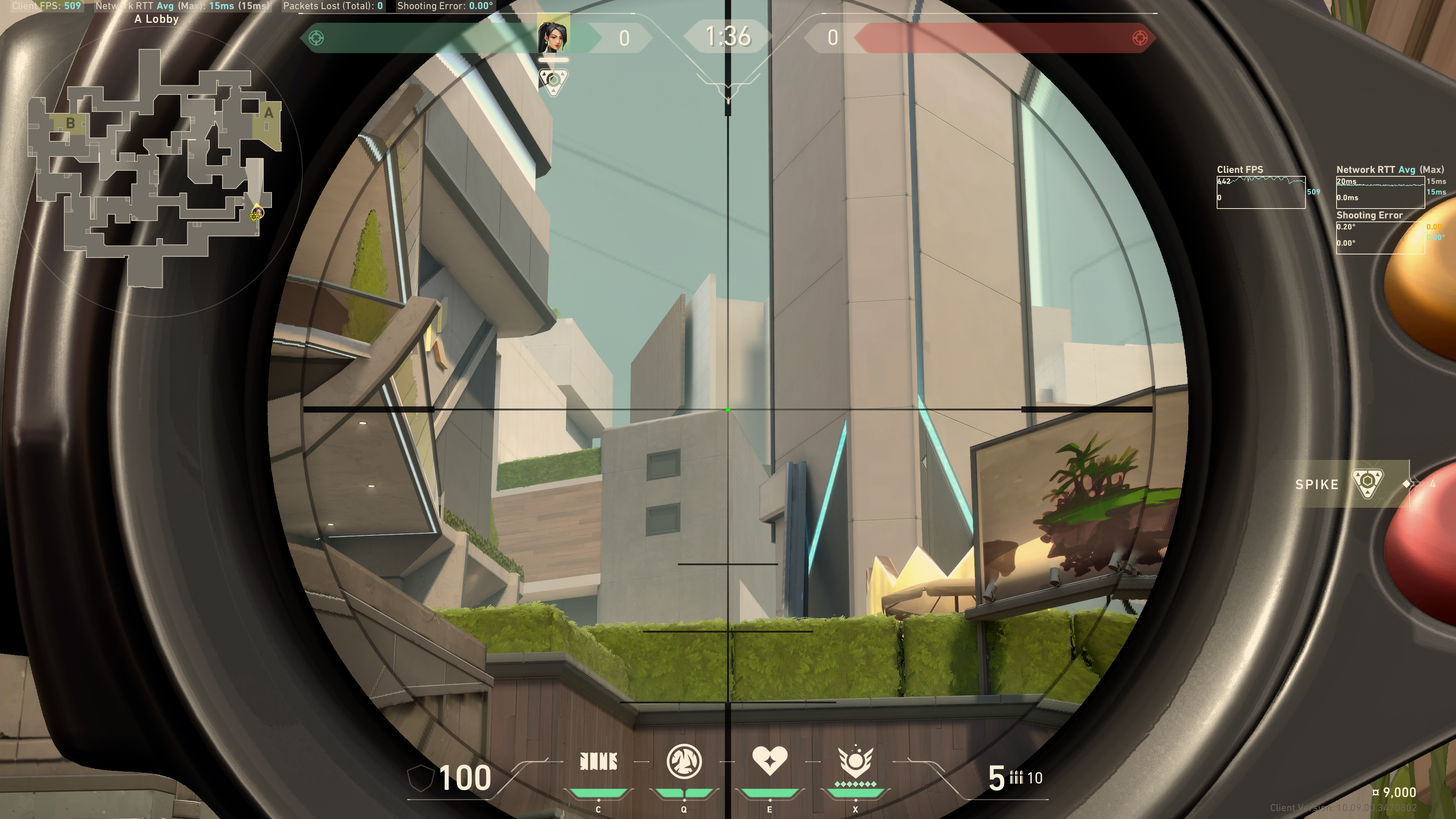Image resolution: width=1456 pixels, height=819 pixels.
Task: Activate the Barrier Orb wall ability
Action: (598, 763)
